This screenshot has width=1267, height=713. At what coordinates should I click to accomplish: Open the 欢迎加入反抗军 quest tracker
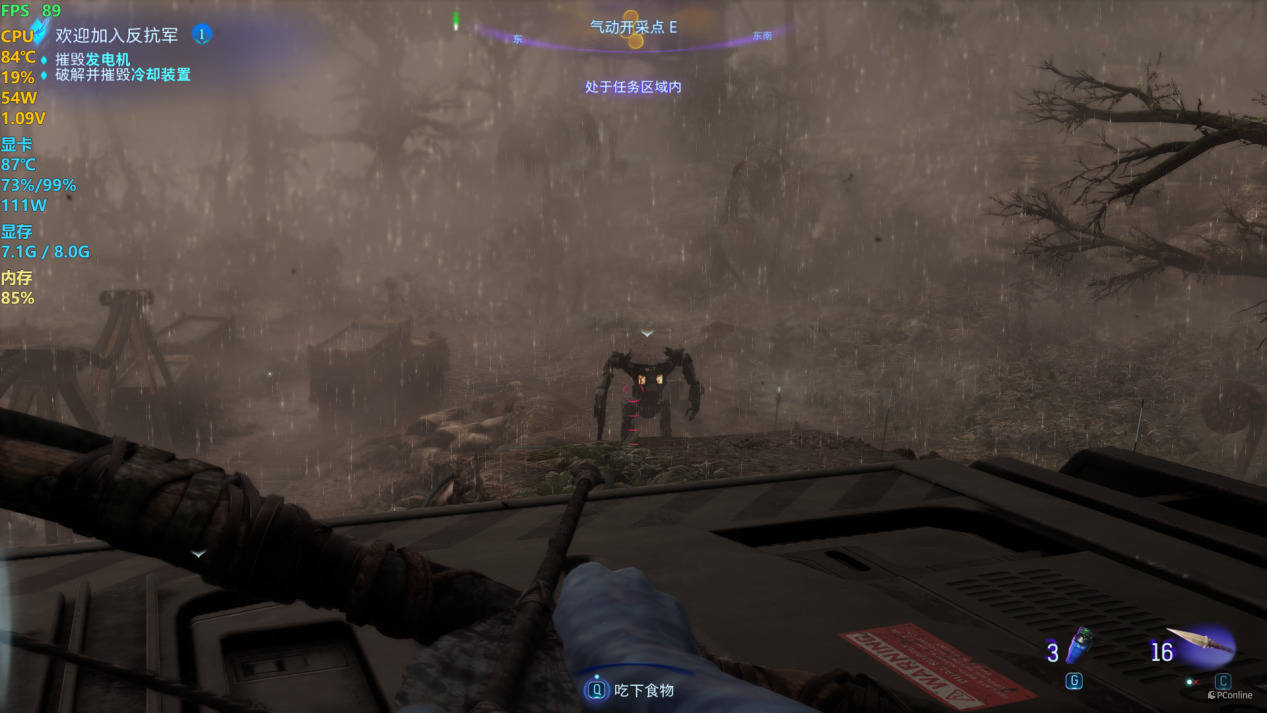pos(117,35)
